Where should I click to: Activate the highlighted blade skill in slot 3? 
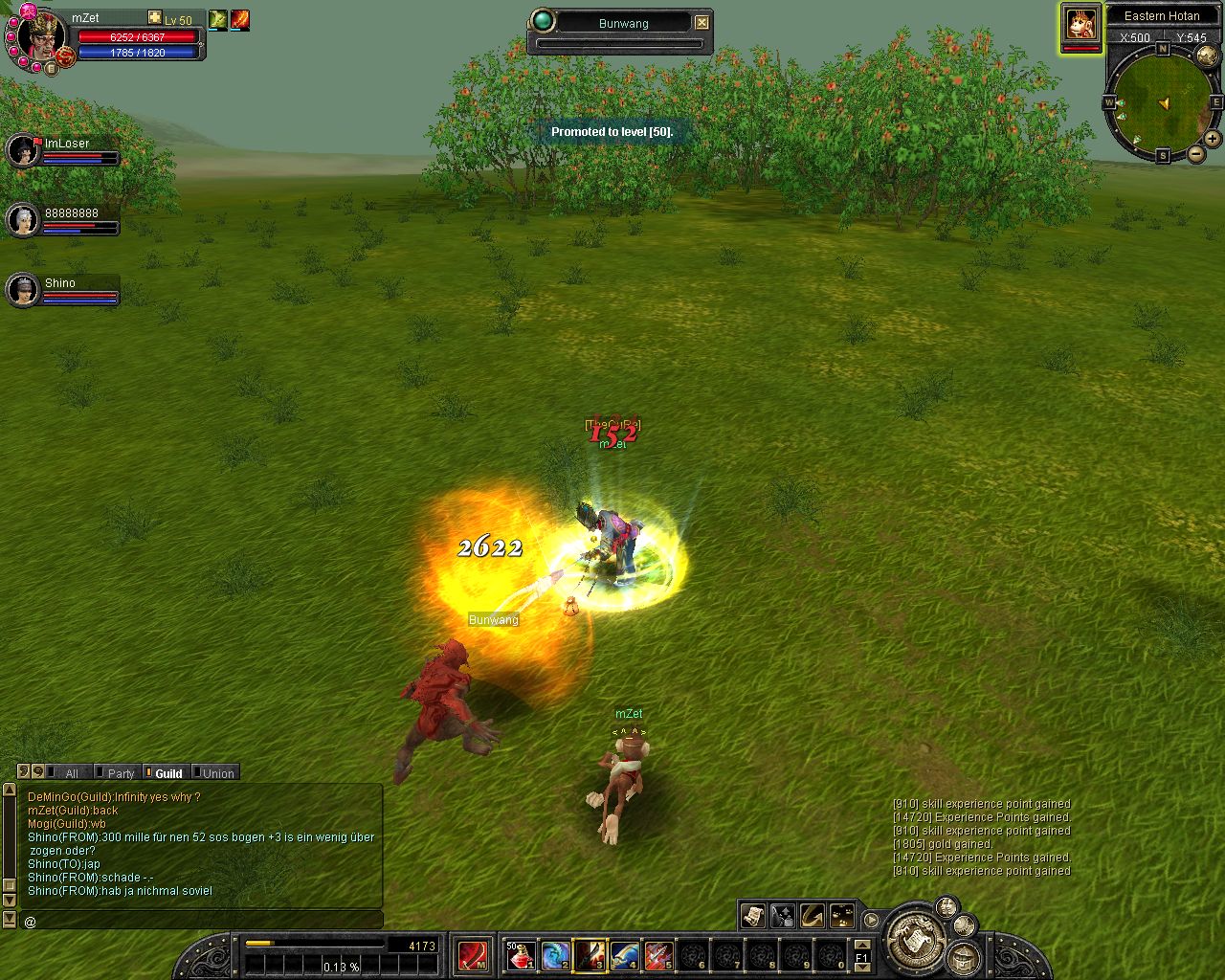(590, 954)
